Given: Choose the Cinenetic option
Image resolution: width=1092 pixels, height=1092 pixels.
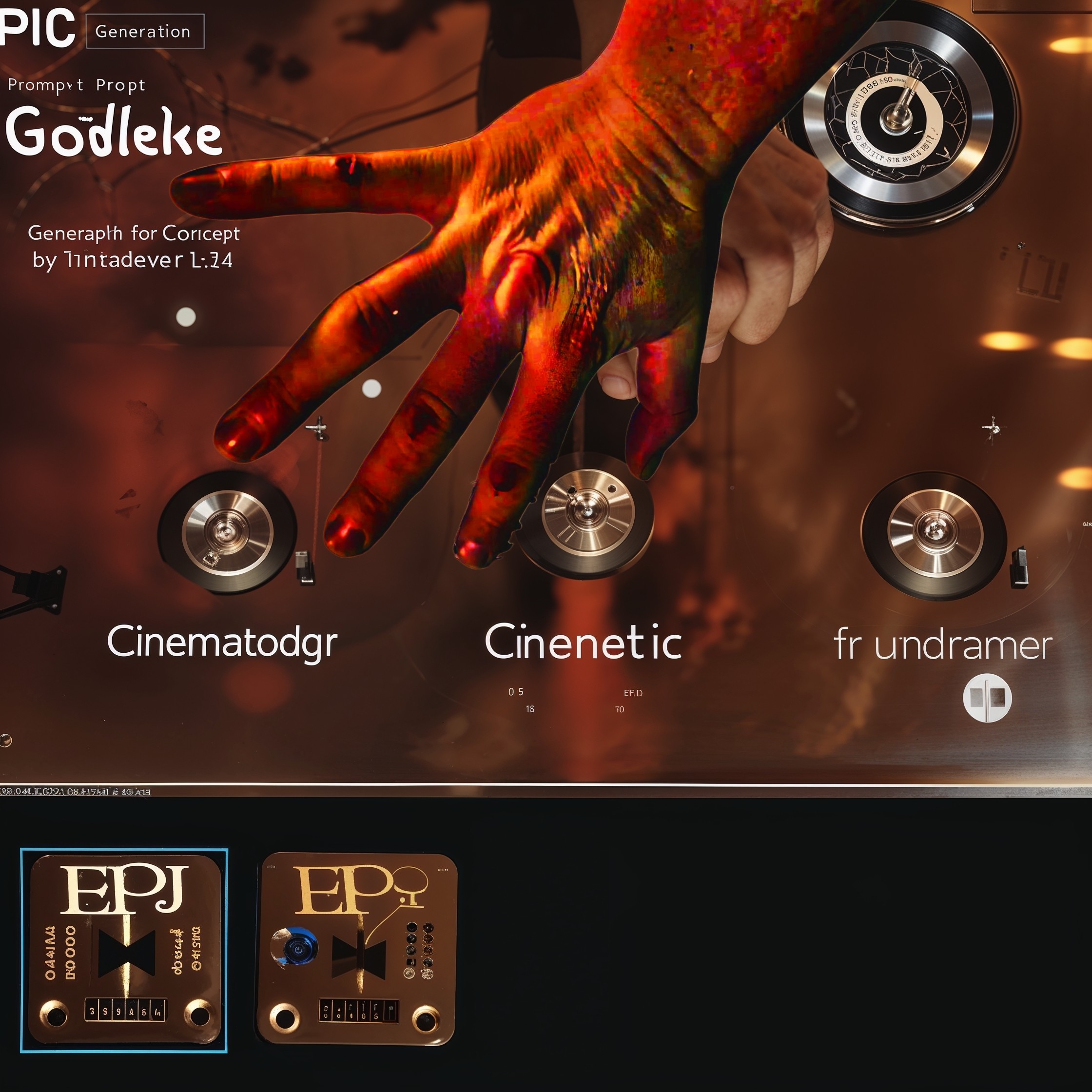Looking at the screenshot, I should (583, 643).
